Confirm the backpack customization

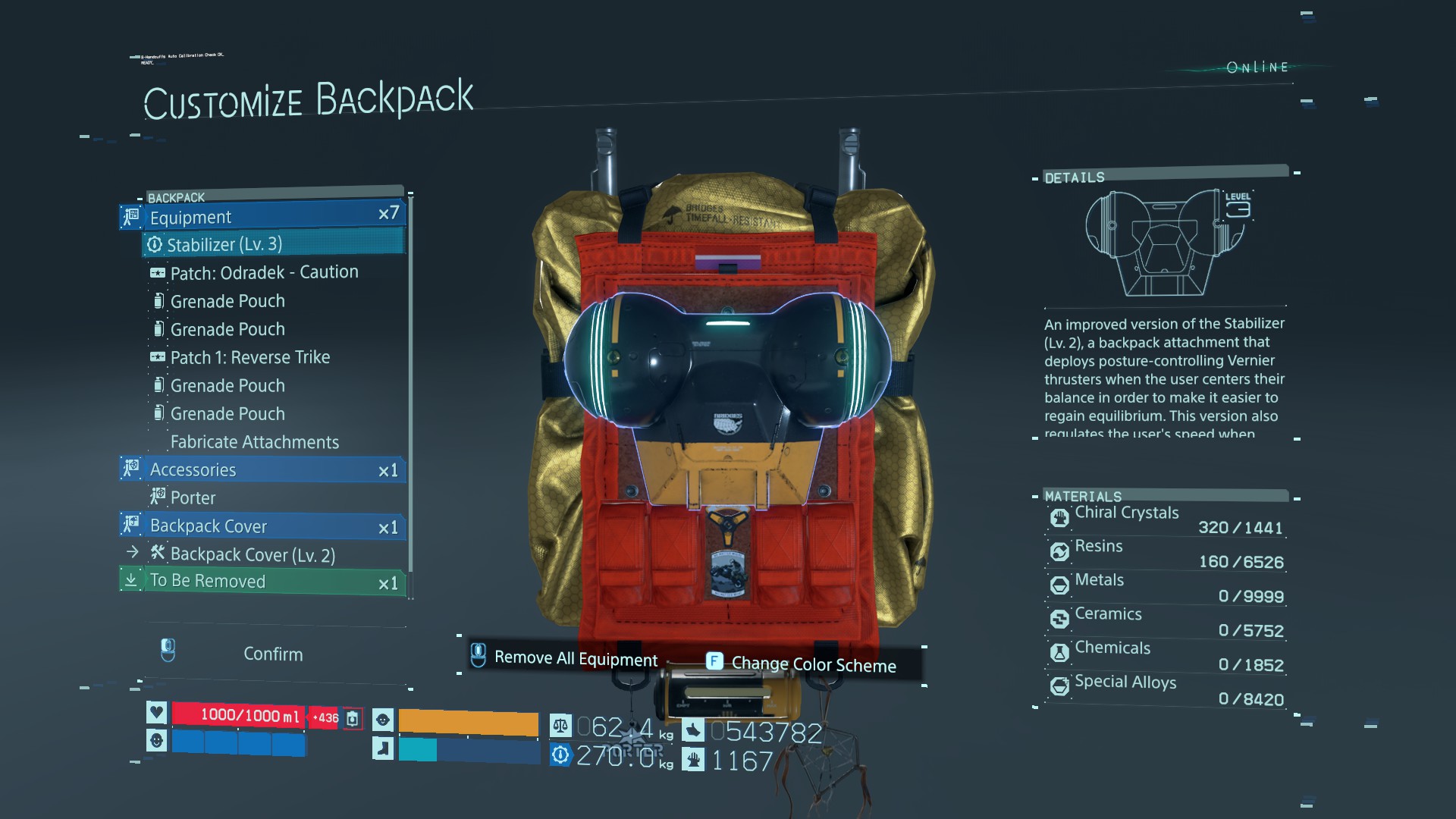pos(272,654)
